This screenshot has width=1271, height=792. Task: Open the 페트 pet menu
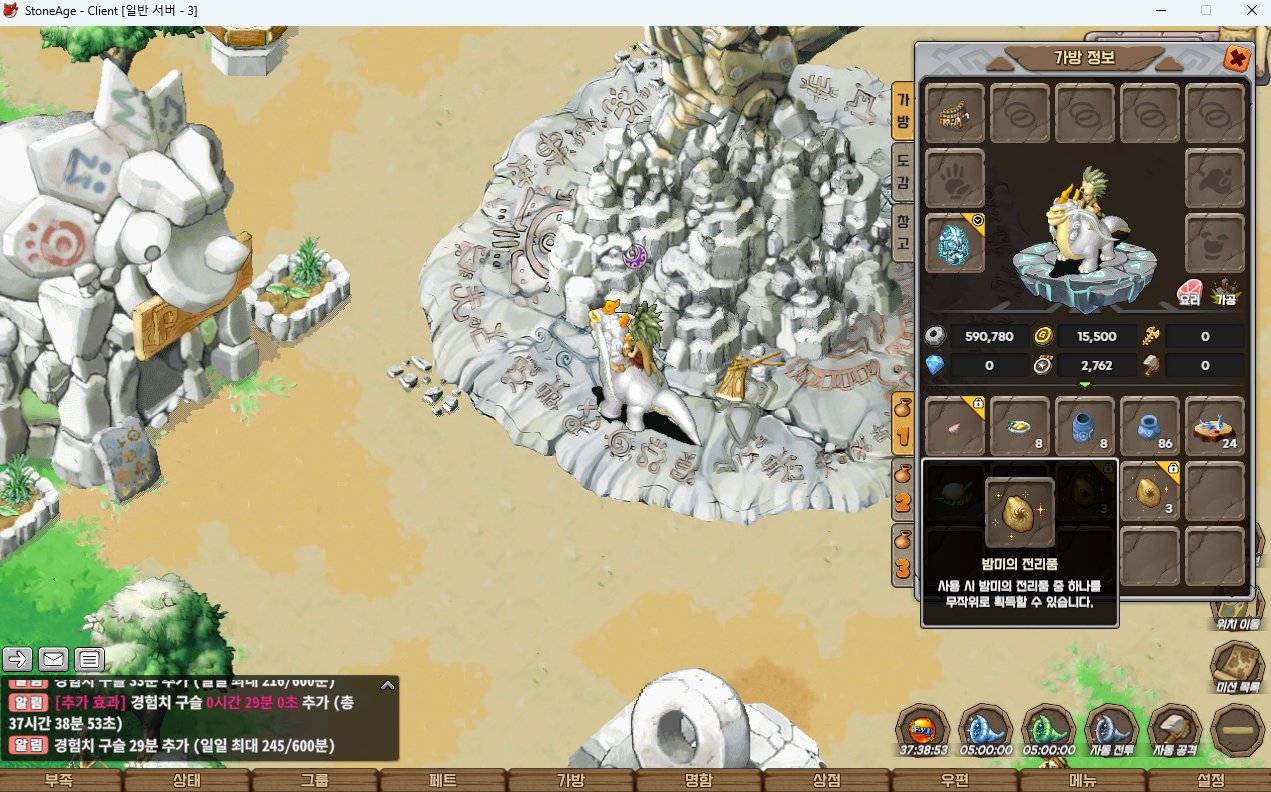pyautogui.click(x=443, y=781)
